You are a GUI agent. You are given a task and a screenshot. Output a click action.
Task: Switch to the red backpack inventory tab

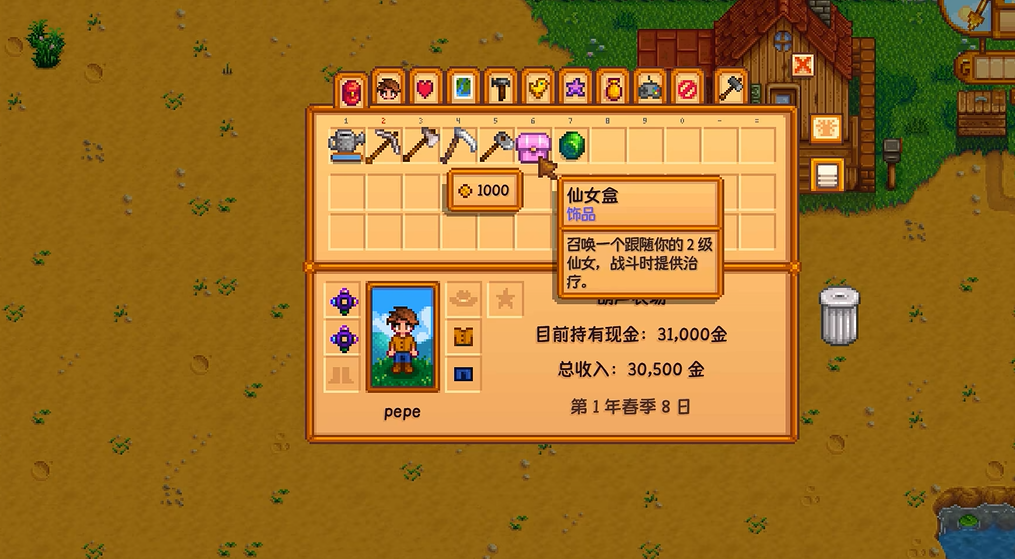pos(351,92)
